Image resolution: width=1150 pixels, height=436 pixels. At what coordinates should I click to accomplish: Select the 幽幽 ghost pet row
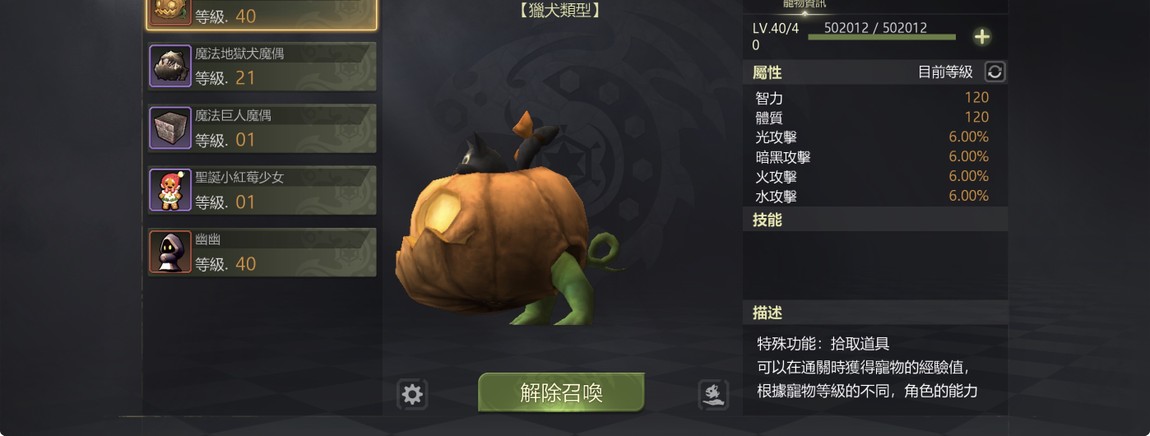(262, 252)
